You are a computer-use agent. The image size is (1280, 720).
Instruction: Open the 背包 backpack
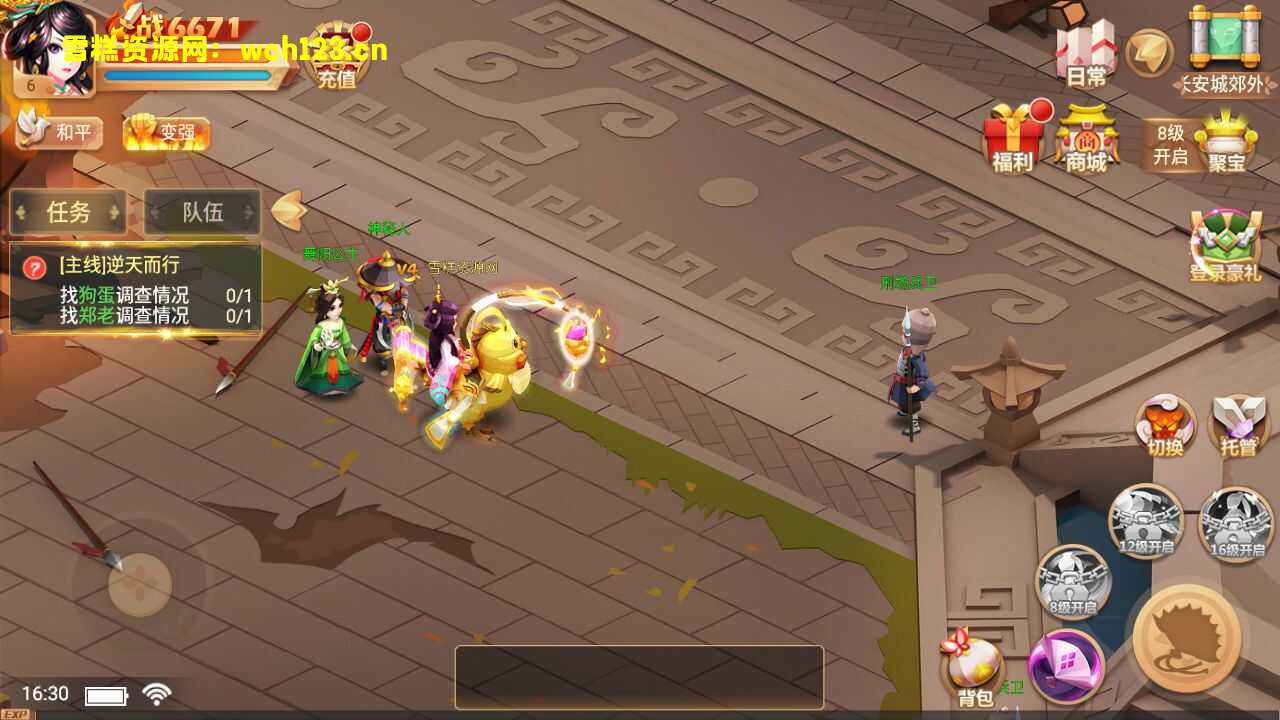[x=973, y=668]
